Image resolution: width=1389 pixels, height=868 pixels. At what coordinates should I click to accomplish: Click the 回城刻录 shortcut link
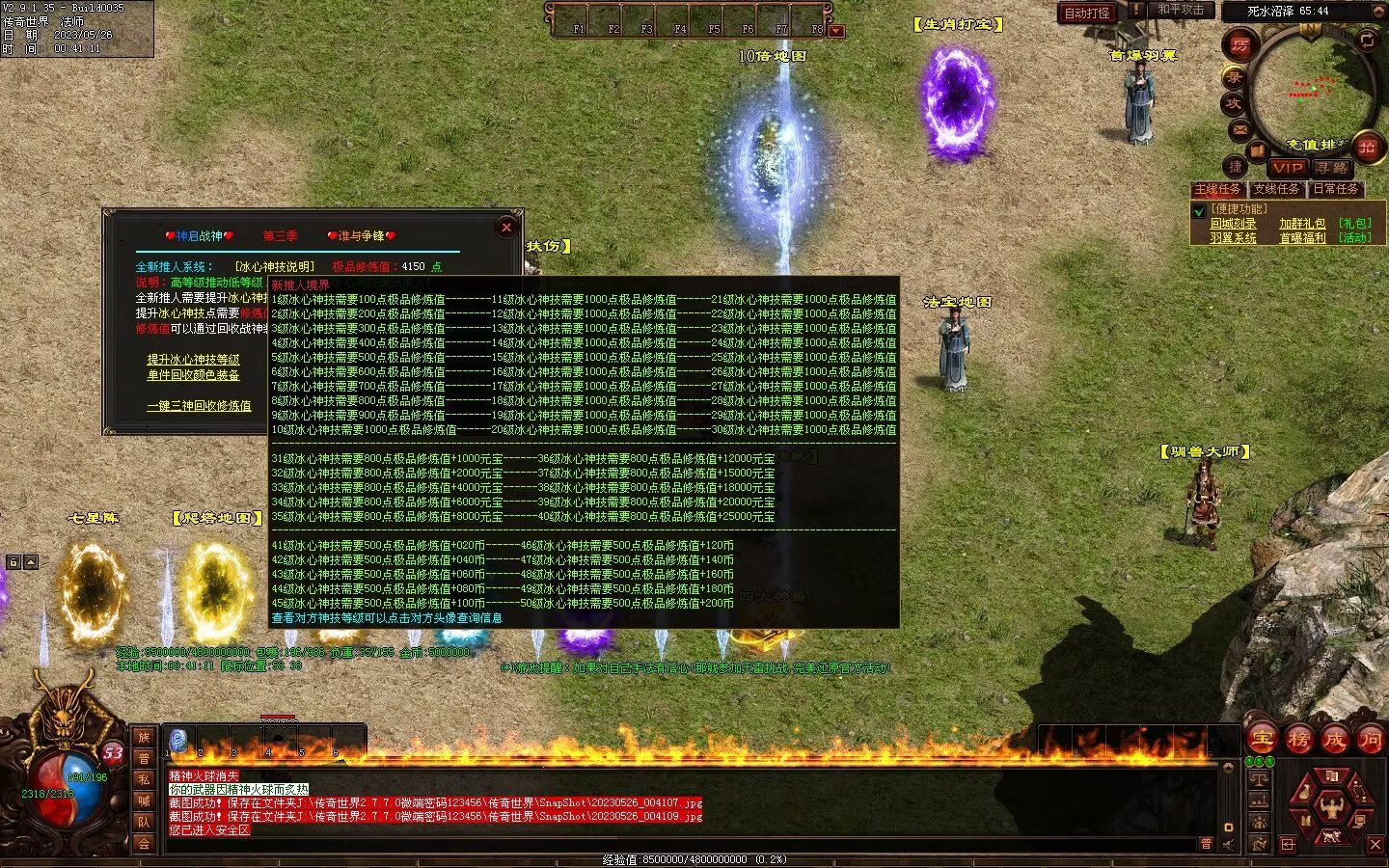tap(1233, 224)
